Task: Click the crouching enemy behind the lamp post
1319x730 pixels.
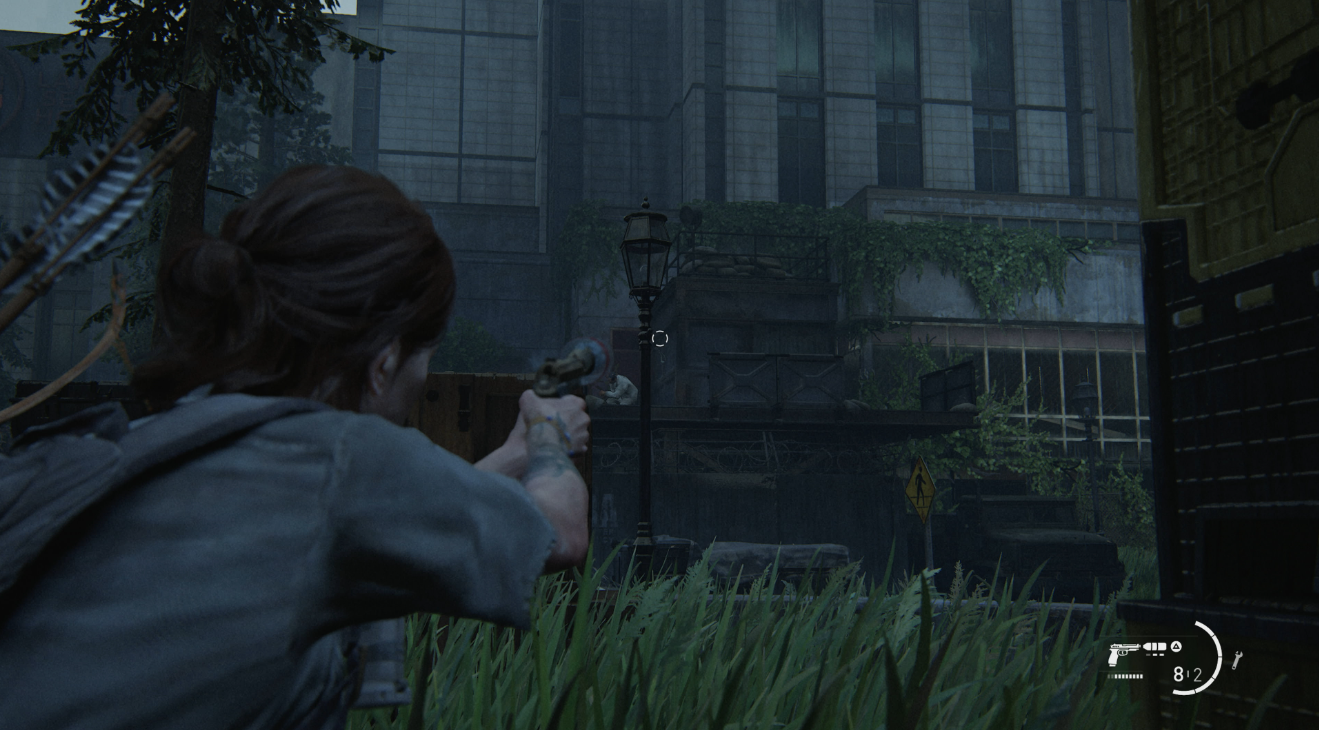Action: [618, 390]
